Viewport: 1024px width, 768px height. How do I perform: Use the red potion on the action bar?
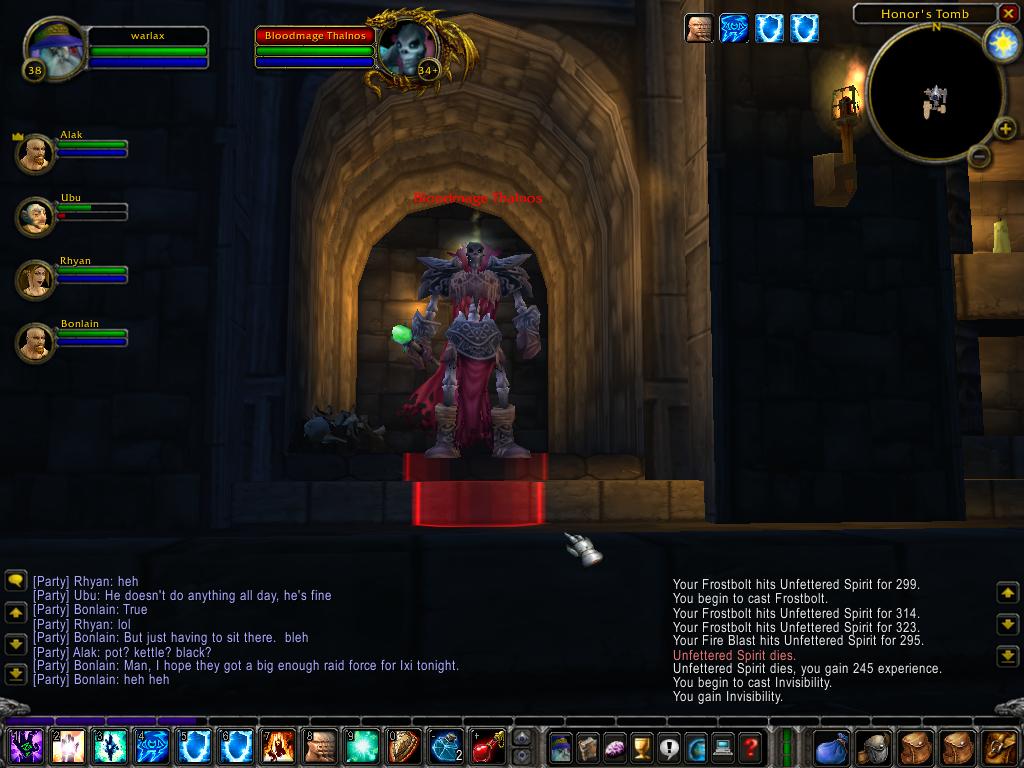pyautogui.click(x=488, y=746)
